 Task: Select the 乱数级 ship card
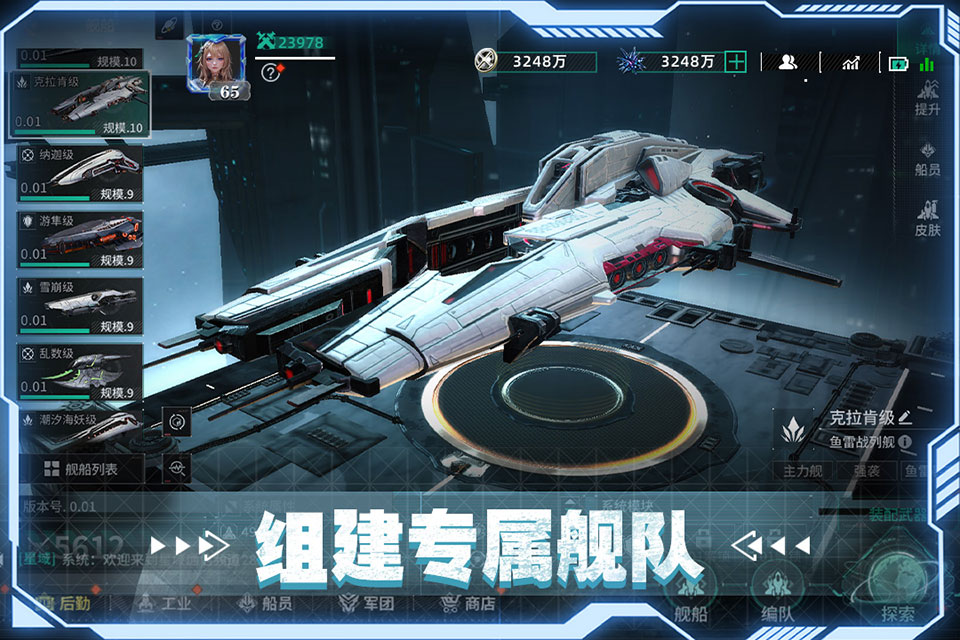pos(80,372)
